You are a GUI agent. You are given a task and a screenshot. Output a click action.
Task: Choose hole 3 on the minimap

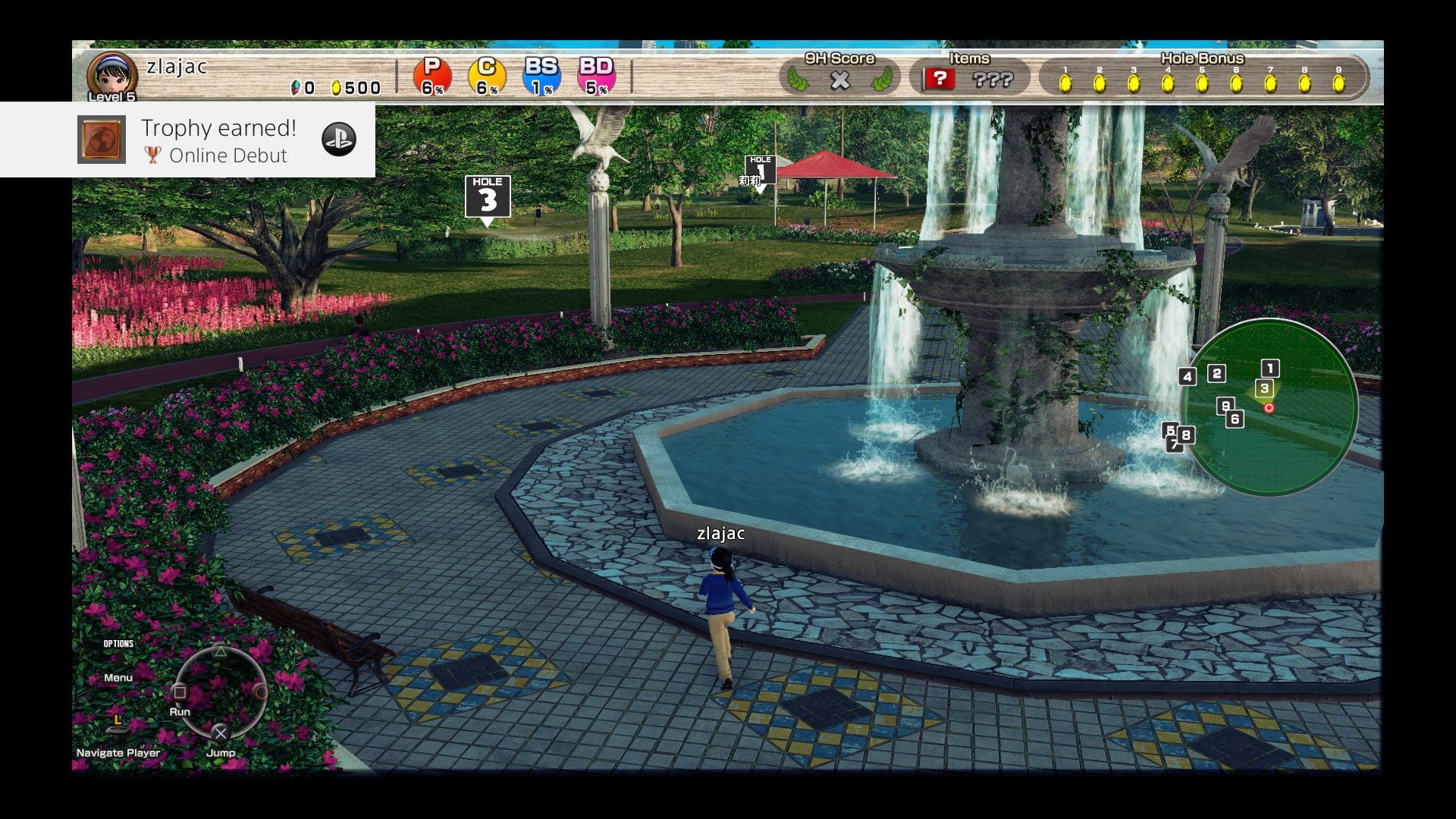[x=1264, y=388]
